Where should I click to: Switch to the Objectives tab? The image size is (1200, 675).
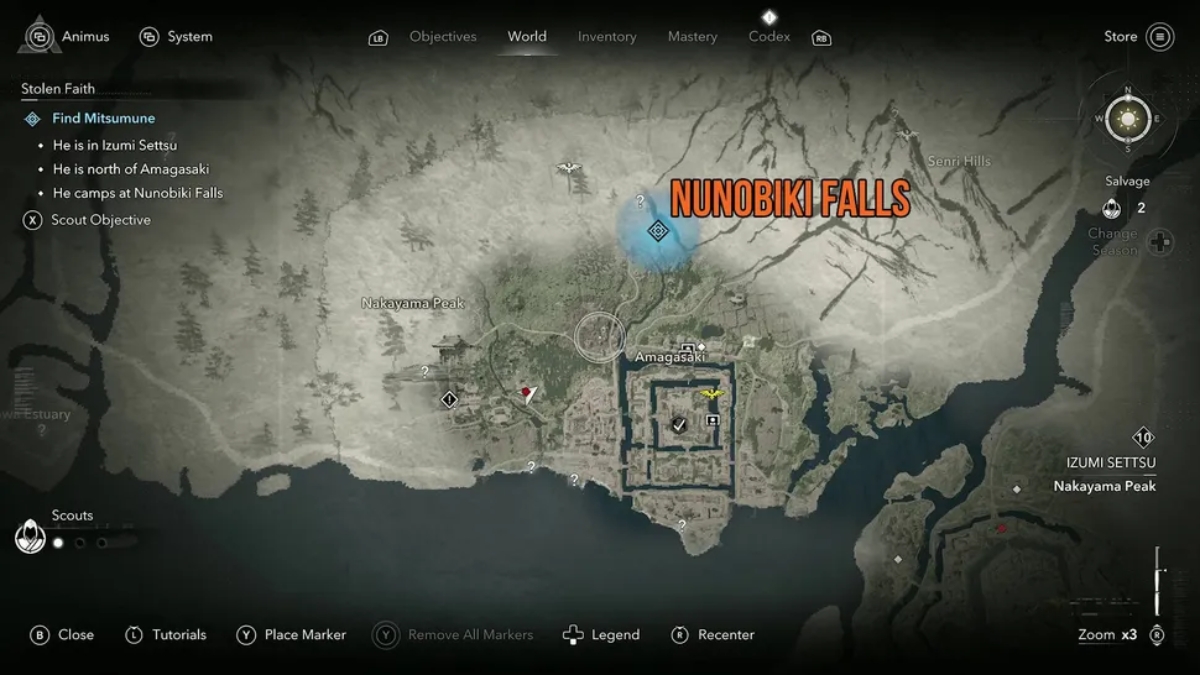click(442, 37)
